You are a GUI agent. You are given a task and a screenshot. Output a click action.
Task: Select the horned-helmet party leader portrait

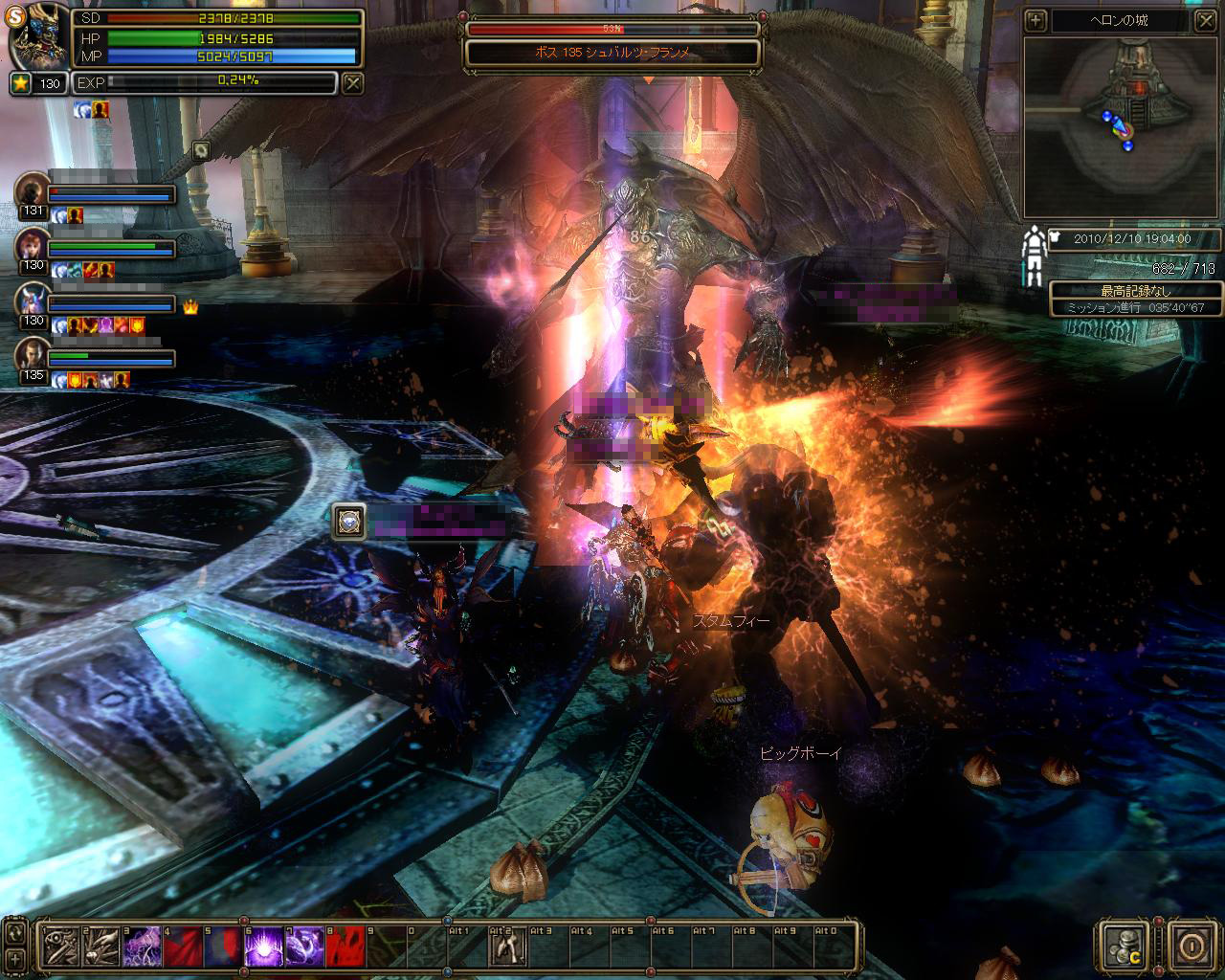tap(33, 301)
